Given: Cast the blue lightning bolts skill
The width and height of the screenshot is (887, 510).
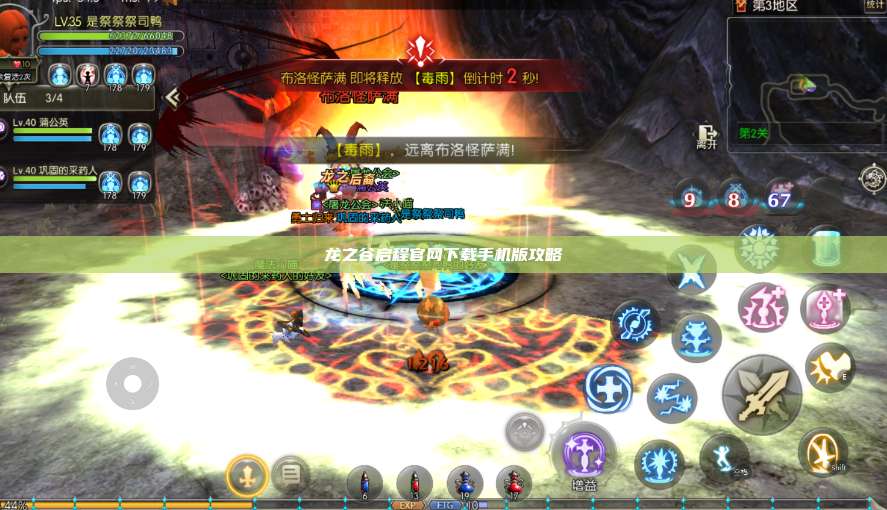Looking at the screenshot, I should (x=672, y=398).
